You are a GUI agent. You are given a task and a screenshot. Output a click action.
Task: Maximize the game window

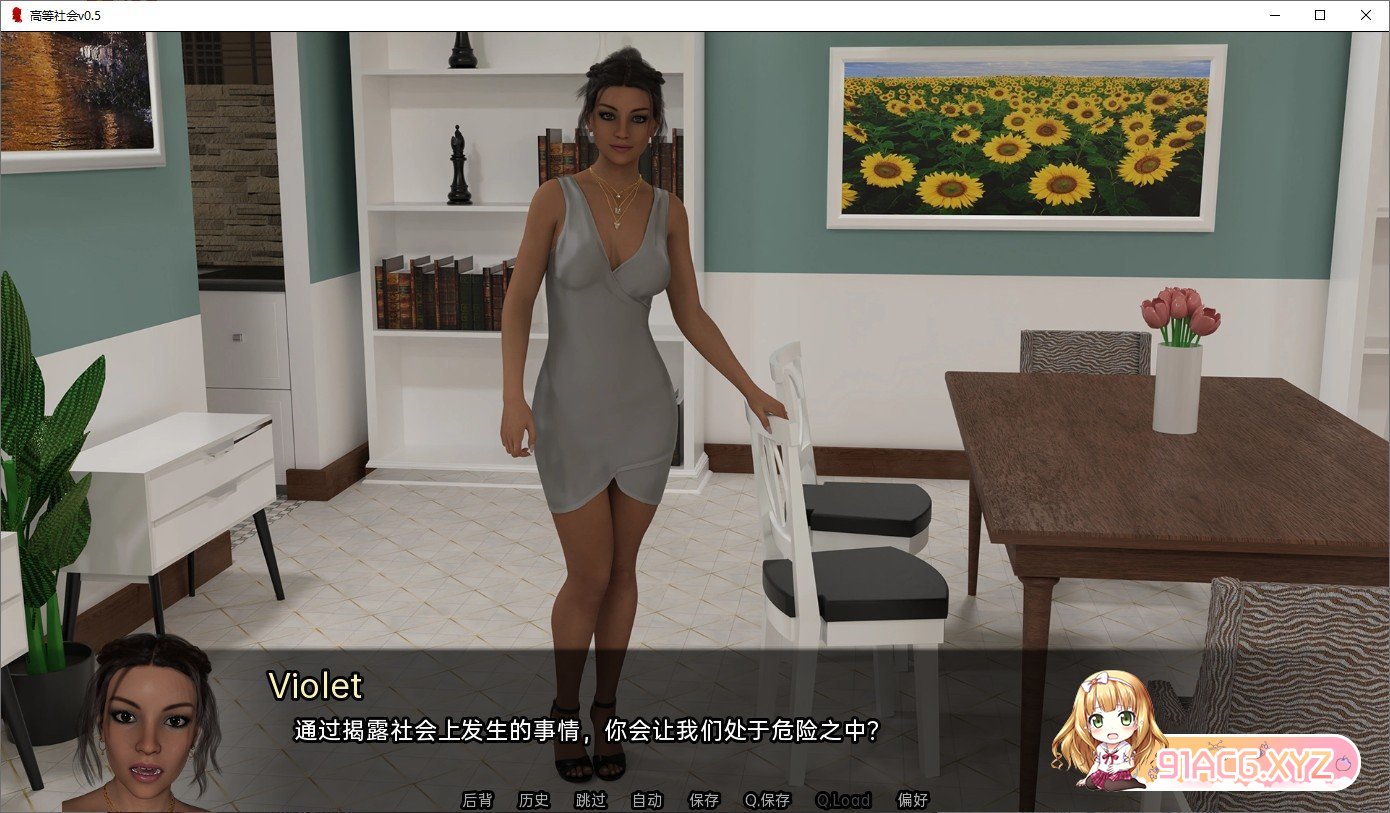(x=1318, y=15)
